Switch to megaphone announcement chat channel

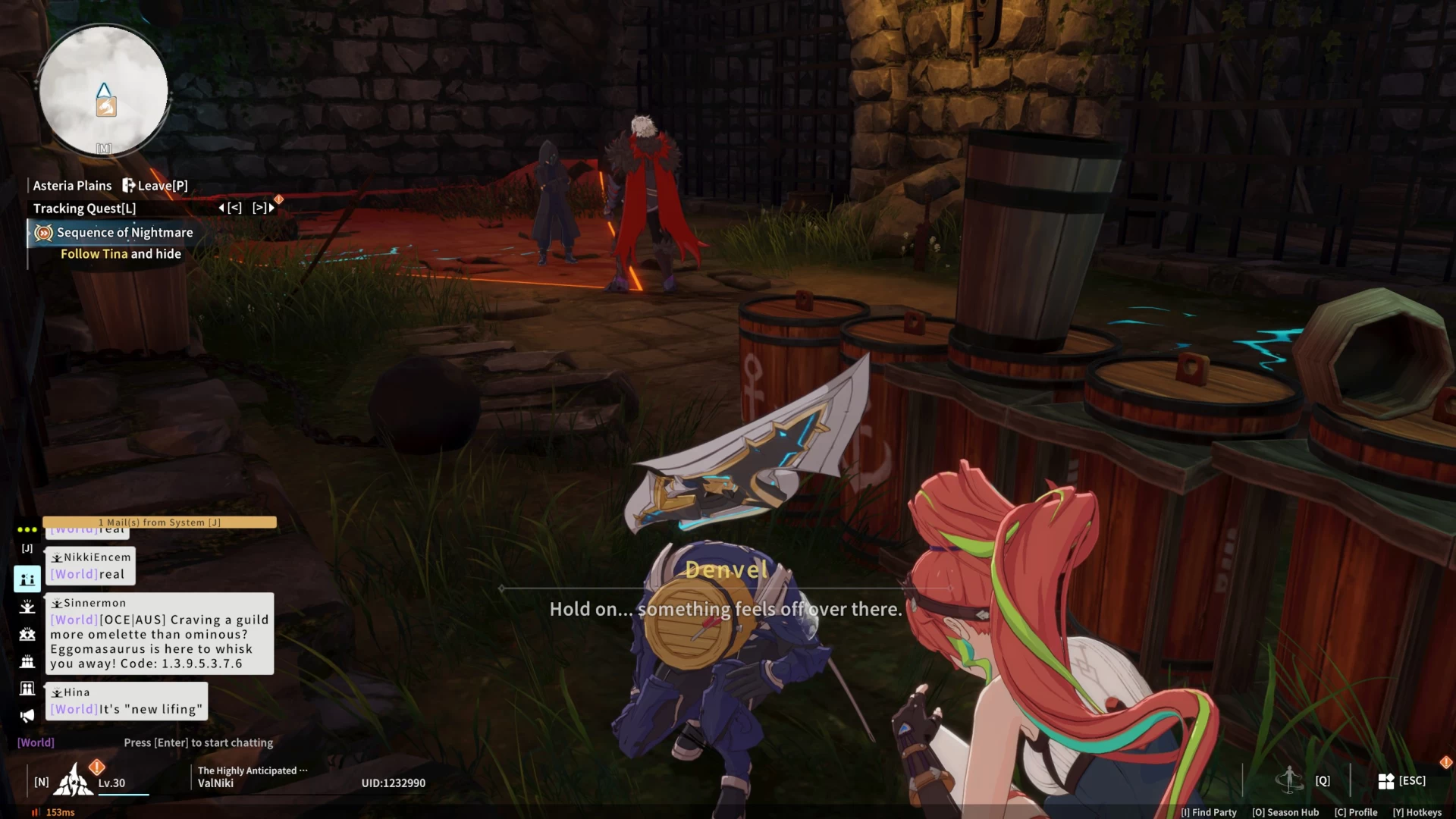coord(27,716)
